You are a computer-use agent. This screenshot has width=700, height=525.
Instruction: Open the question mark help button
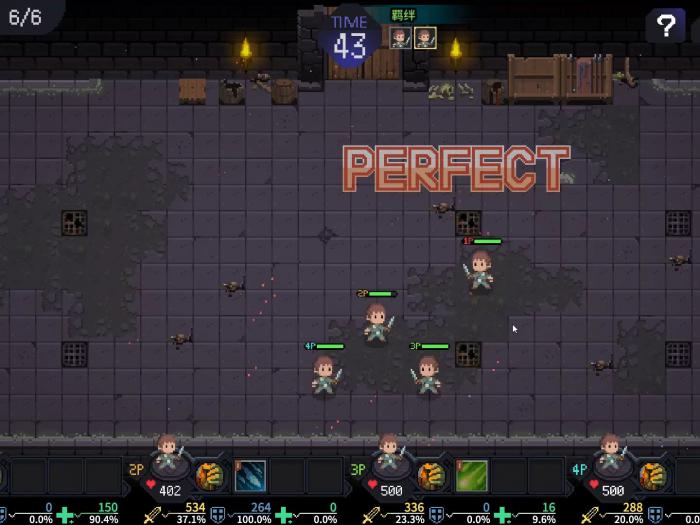[665, 26]
